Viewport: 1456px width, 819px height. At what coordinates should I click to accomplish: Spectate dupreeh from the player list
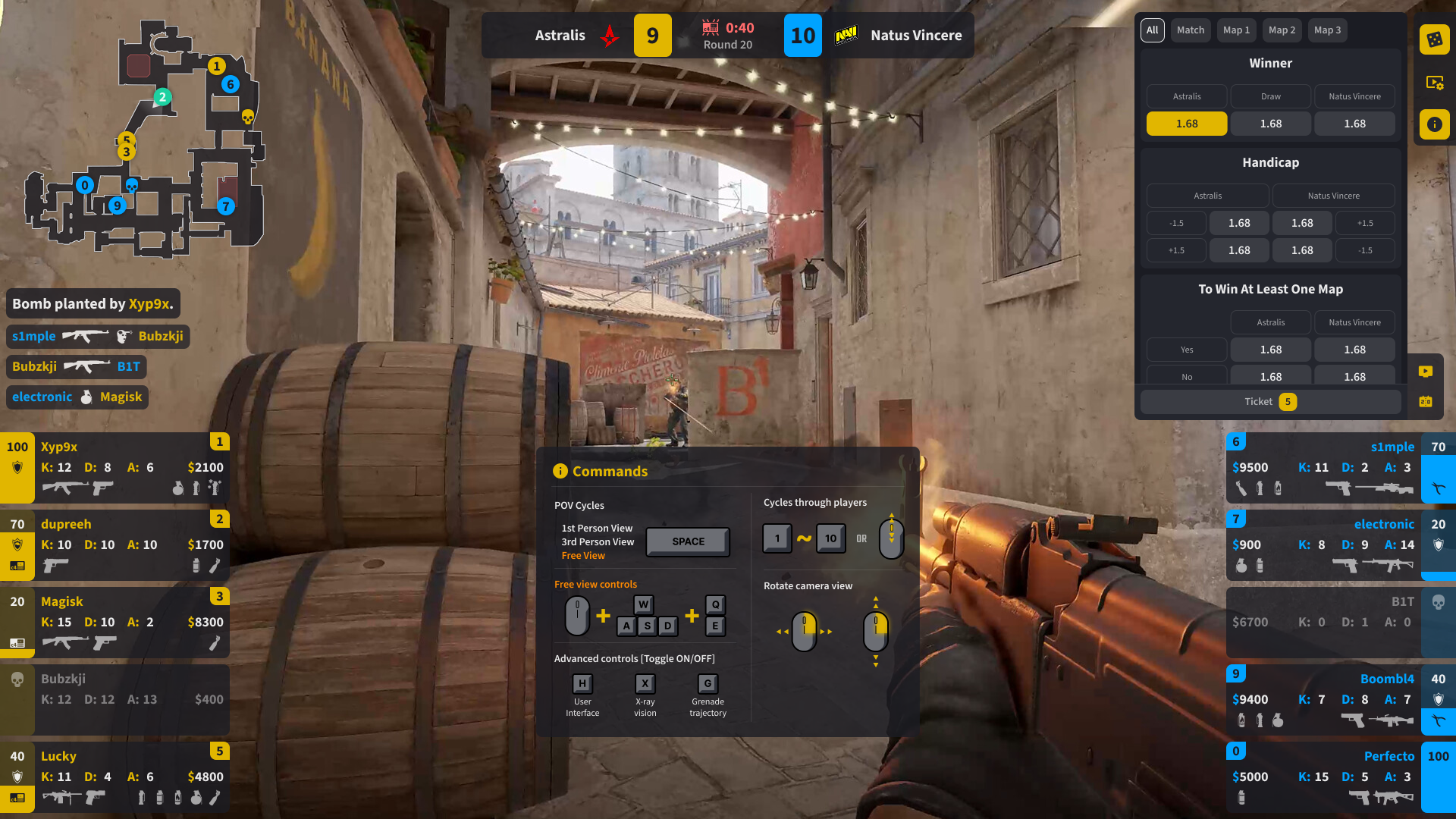click(x=115, y=545)
